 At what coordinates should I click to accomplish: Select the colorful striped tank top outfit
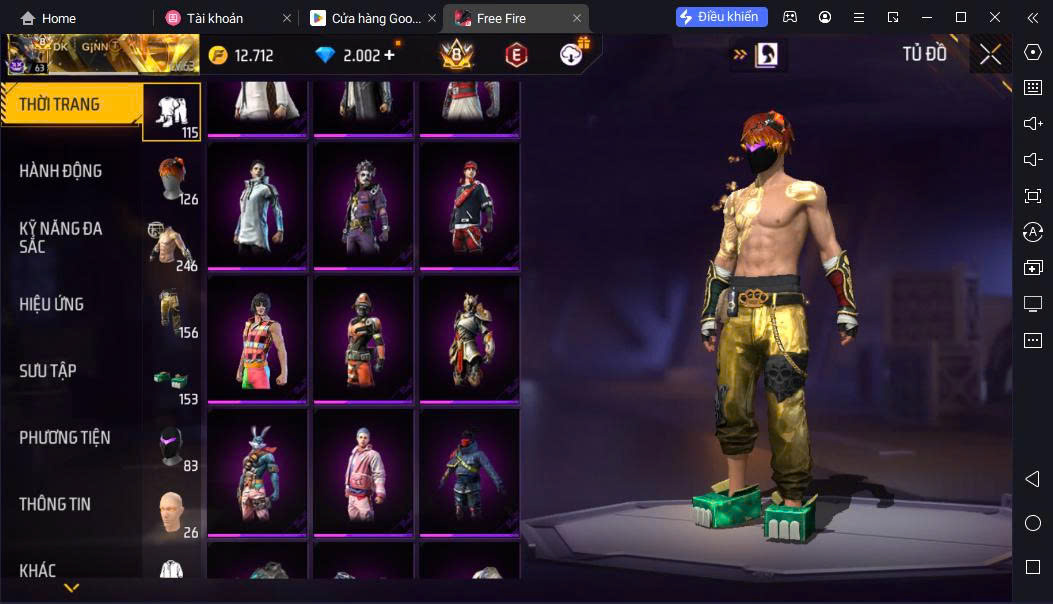pos(257,338)
